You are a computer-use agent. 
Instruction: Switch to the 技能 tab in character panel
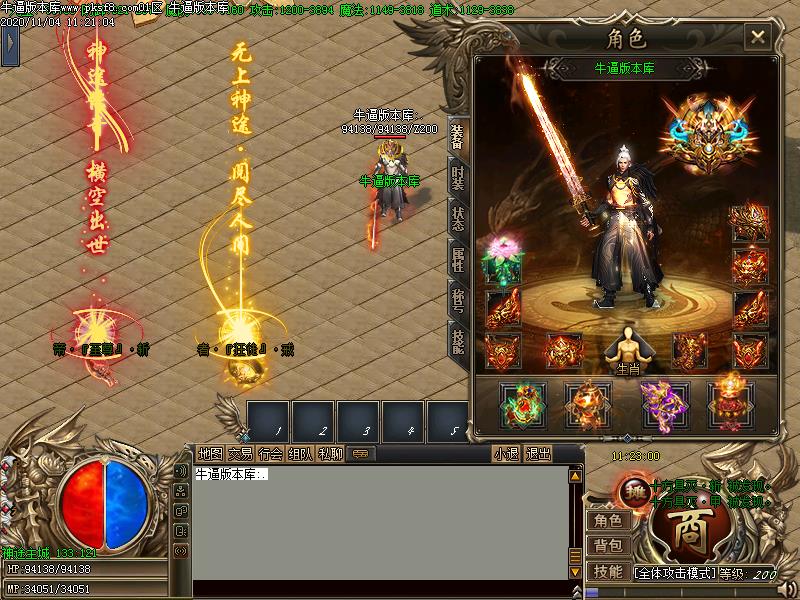click(x=457, y=343)
